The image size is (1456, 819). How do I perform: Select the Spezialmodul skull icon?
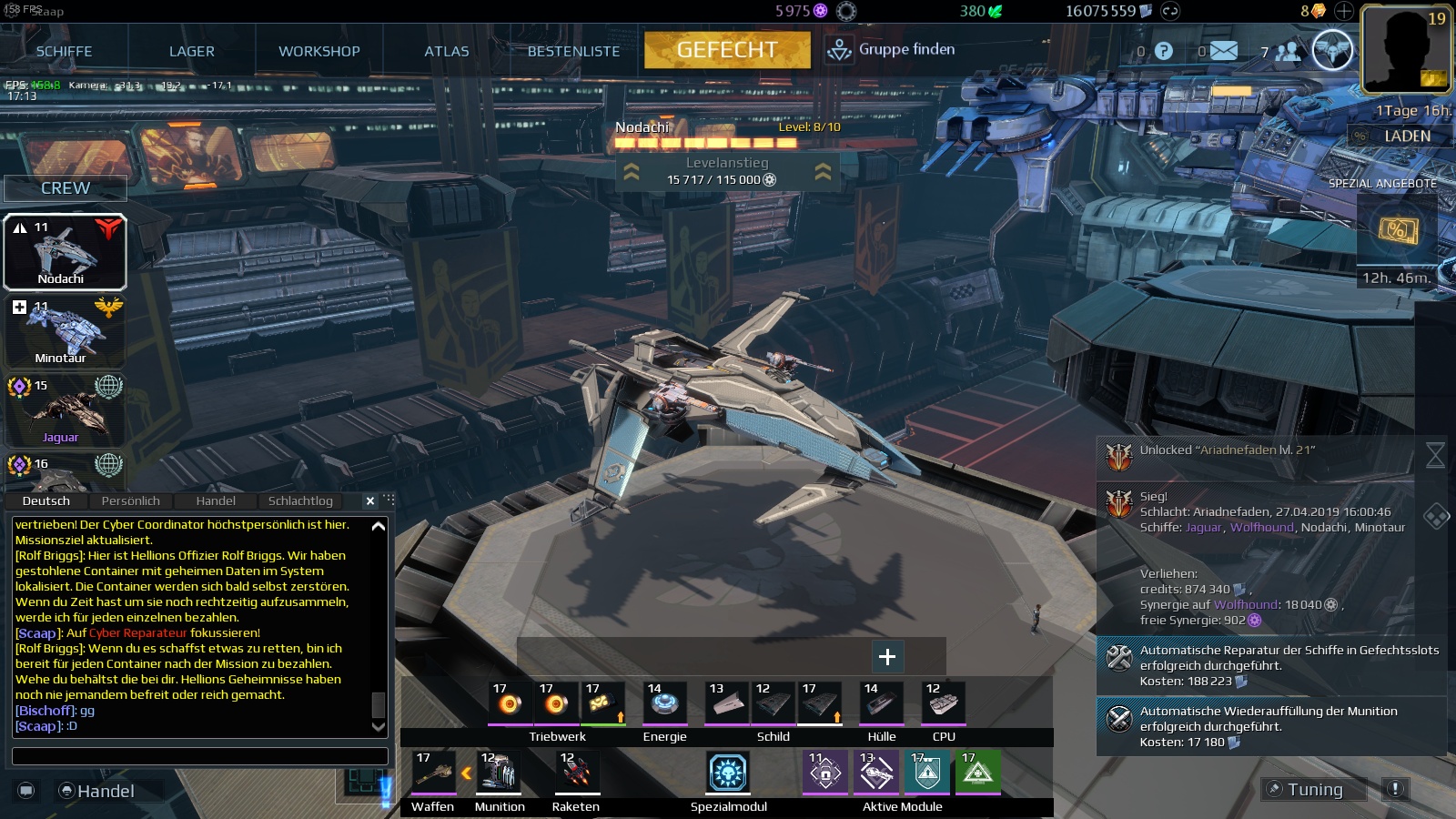(x=728, y=773)
